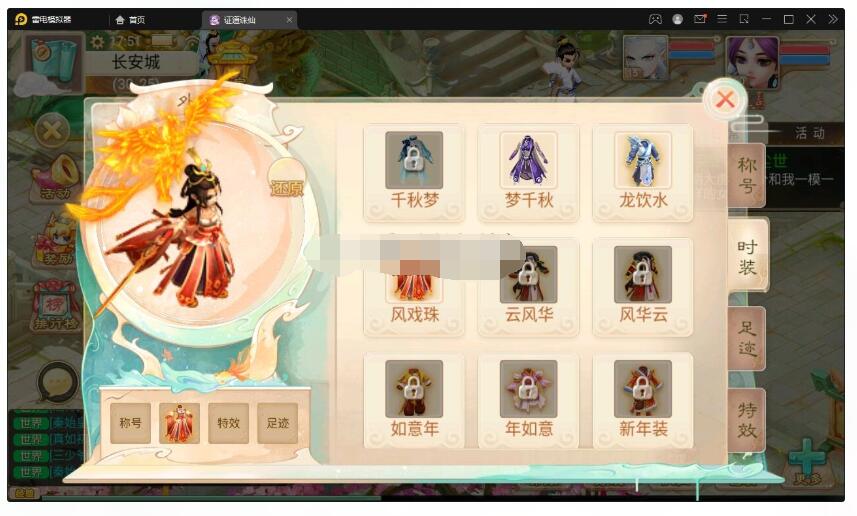
Task: Select the 足迹 slot under character preview
Action: point(277,423)
